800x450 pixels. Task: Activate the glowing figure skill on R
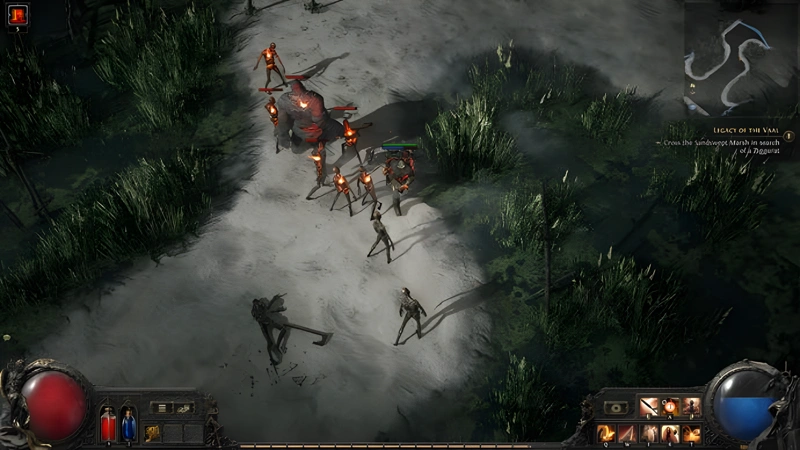click(x=670, y=432)
